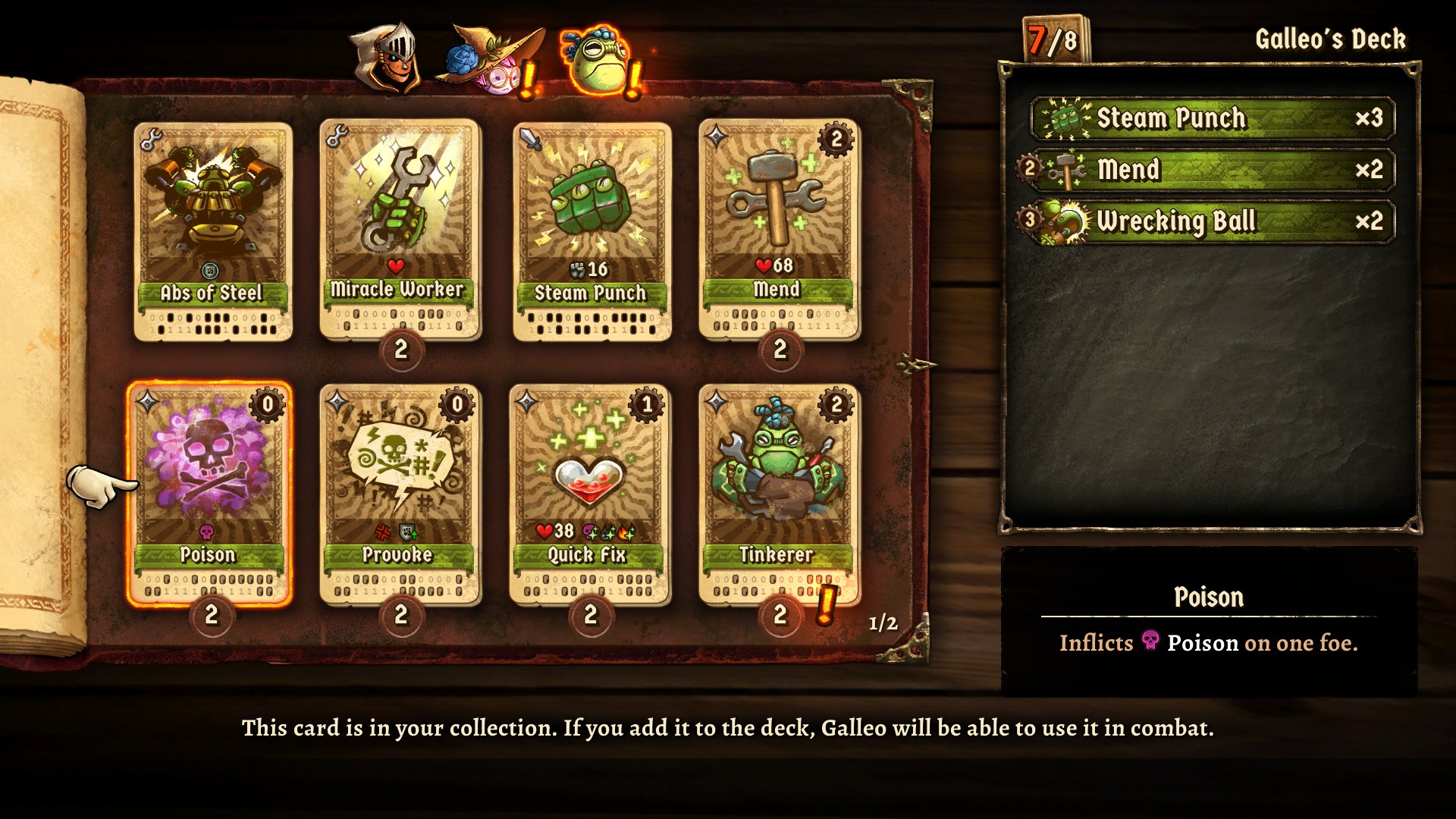
Task: Toggle Wrecking Ball out of the deck list
Action: 1214,222
